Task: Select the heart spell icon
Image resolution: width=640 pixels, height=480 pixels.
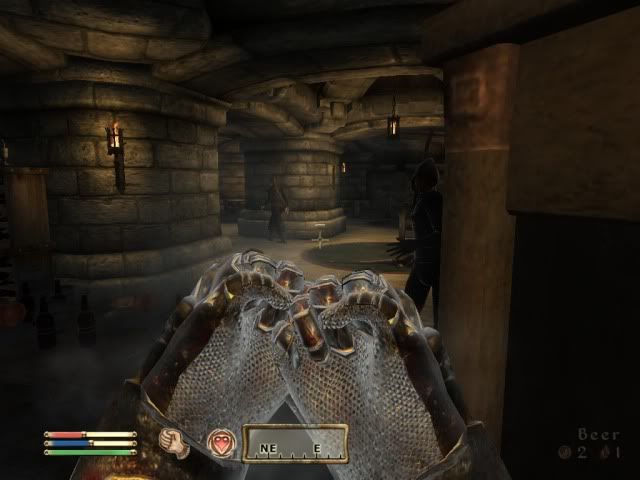Action: [x=220, y=443]
